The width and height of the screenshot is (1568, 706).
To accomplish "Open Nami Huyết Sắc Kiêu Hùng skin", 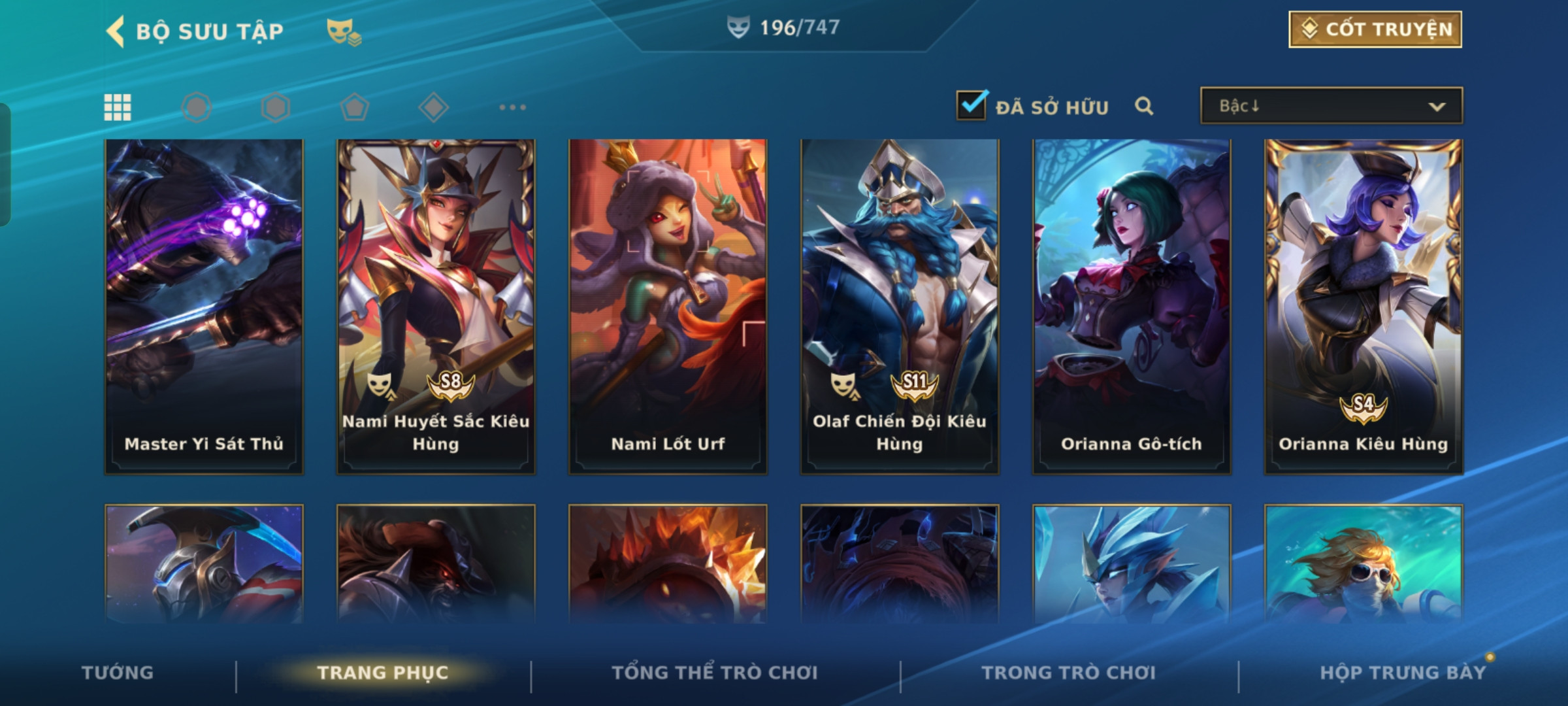I will [x=436, y=306].
